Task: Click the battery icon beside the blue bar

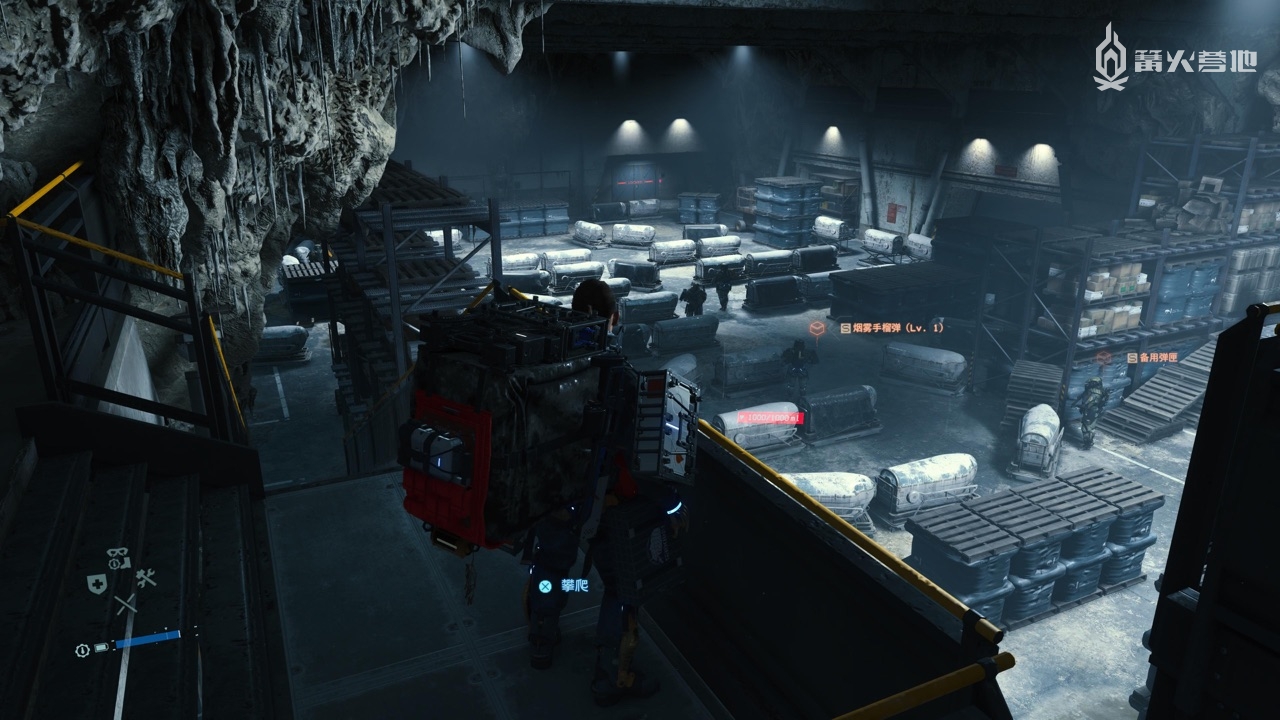Action: pyautogui.click(x=100, y=649)
